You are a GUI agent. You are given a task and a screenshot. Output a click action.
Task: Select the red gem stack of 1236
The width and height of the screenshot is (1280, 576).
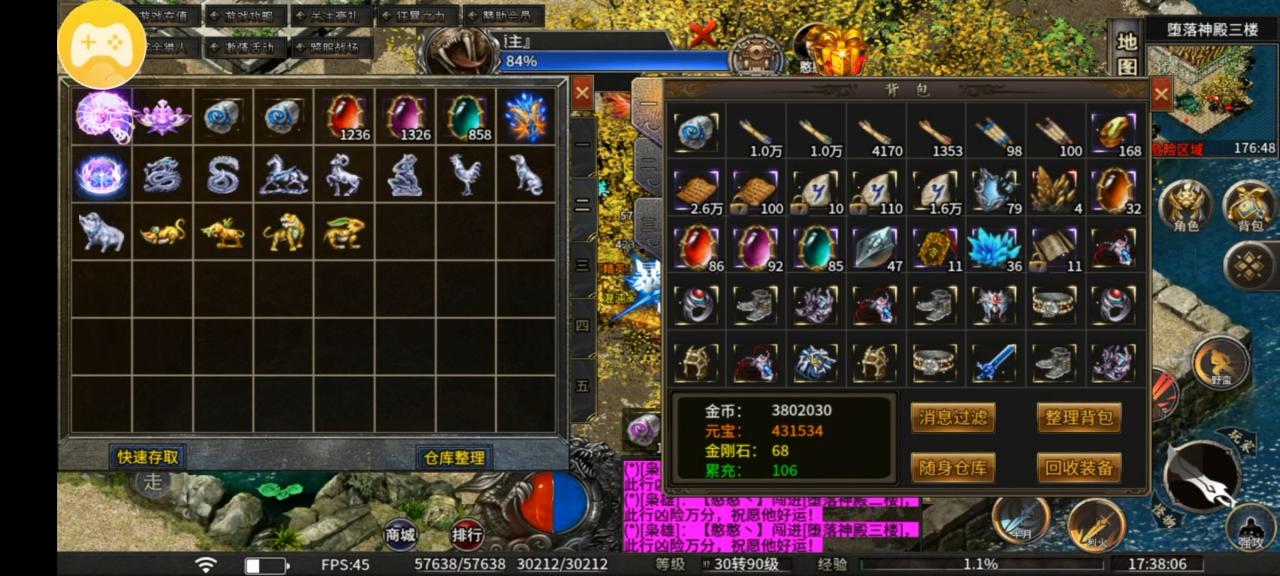pos(345,117)
